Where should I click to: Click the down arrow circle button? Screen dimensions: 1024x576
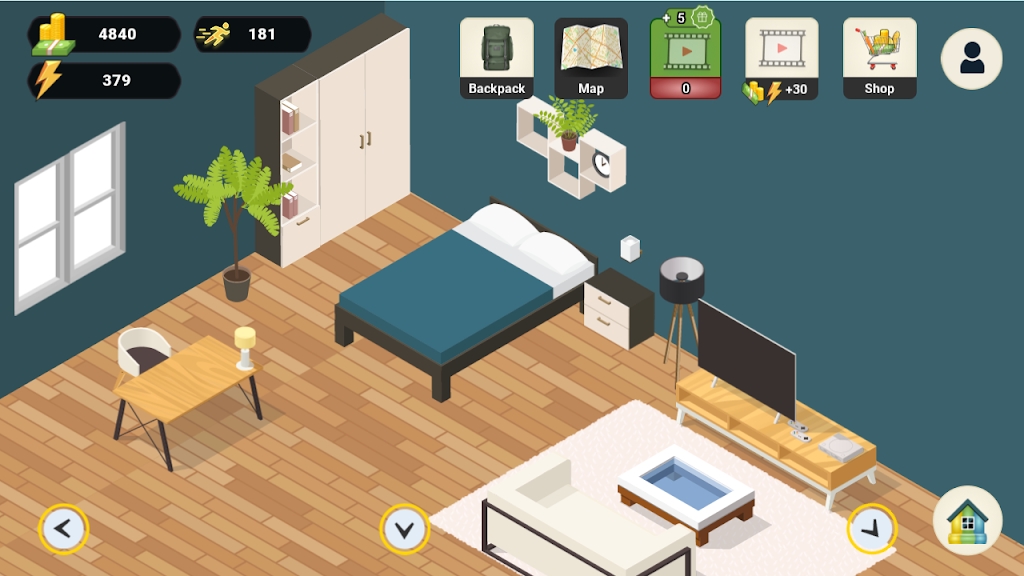405,529
